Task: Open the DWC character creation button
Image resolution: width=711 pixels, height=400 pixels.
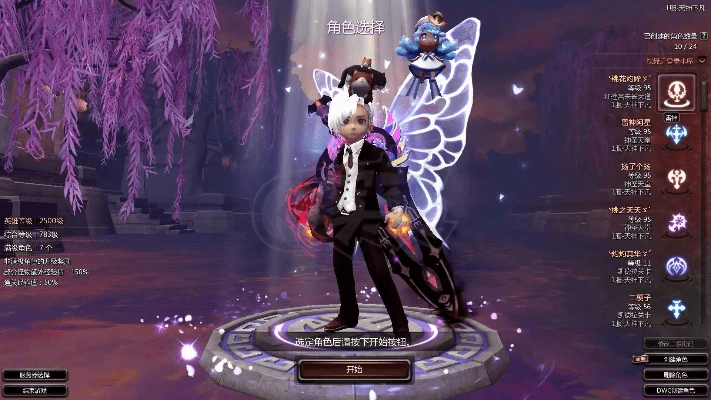Action: coord(674,389)
